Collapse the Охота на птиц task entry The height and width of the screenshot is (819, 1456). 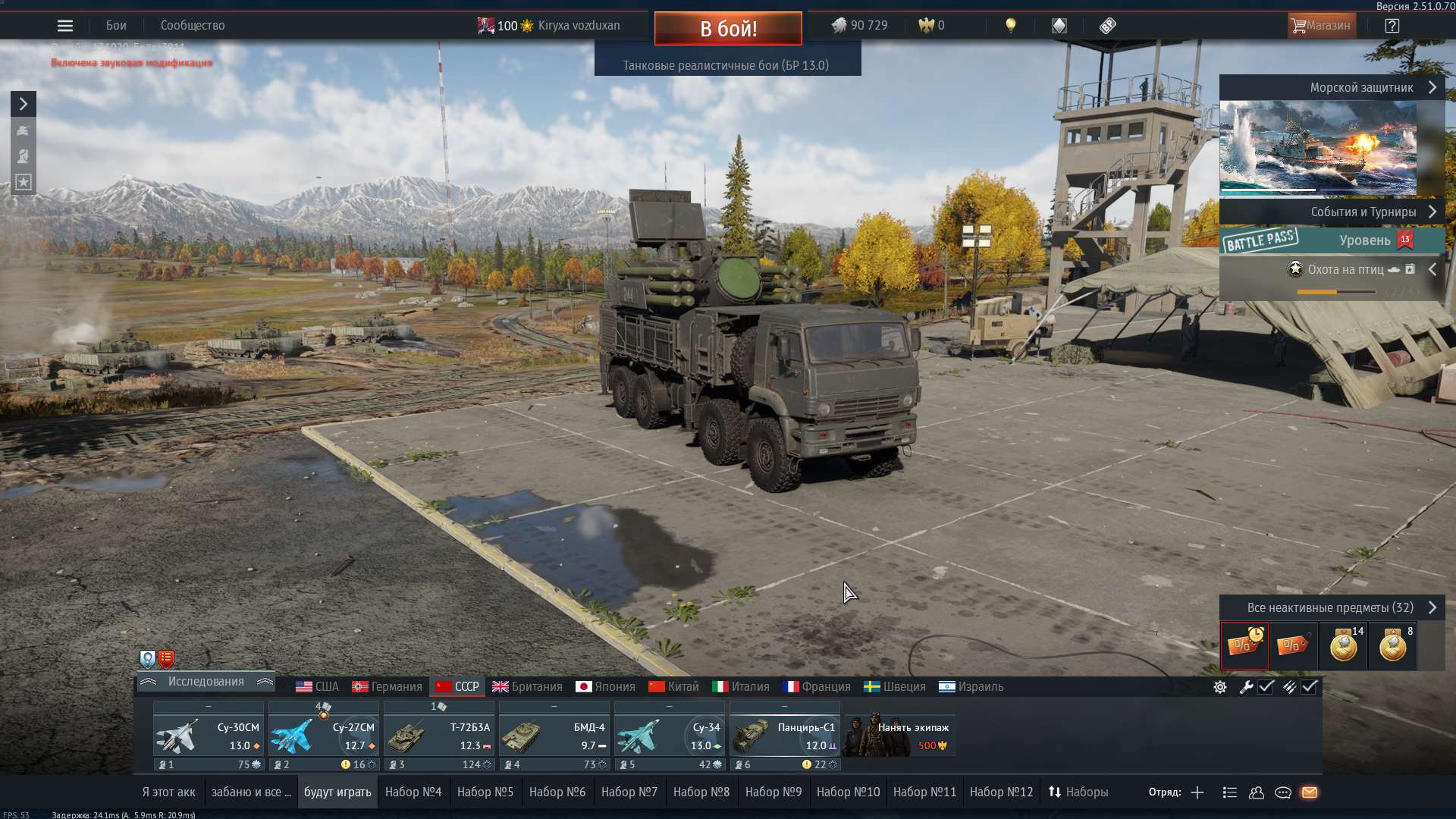1433,268
